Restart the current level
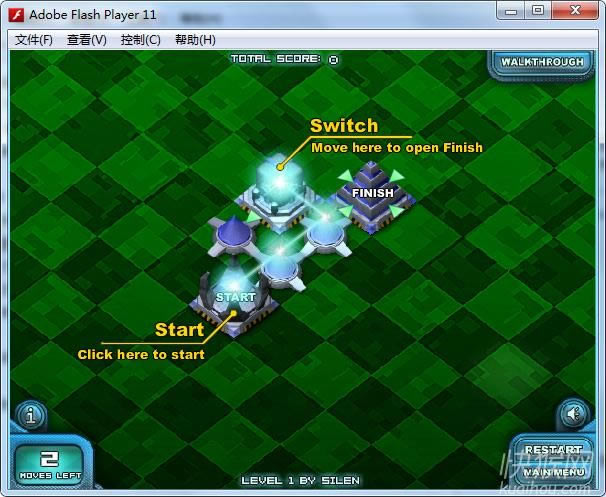This screenshot has height=497, width=606. pyautogui.click(x=553, y=450)
